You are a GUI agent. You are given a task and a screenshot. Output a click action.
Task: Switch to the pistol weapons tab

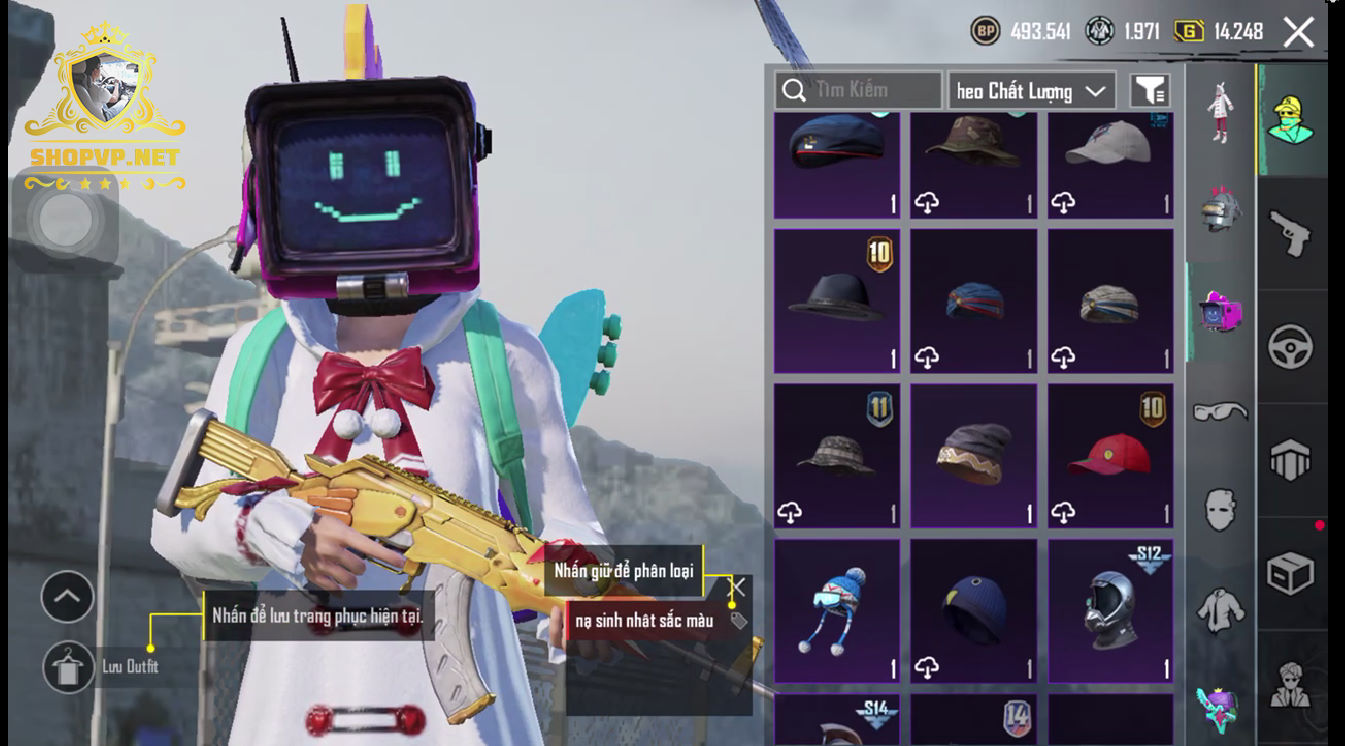click(x=1290, y=234)
